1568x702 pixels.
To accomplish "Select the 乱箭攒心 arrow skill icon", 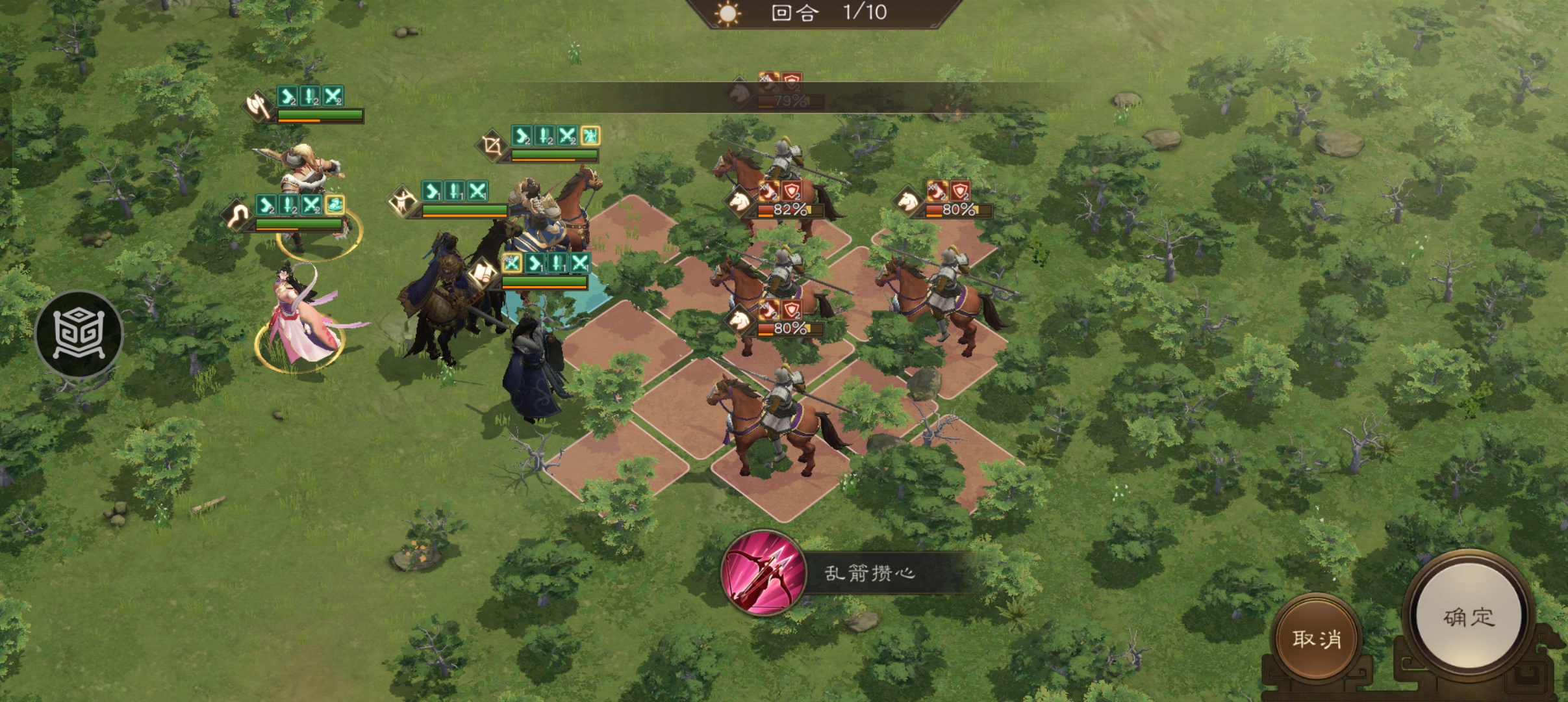I will (x=763, y=573).
